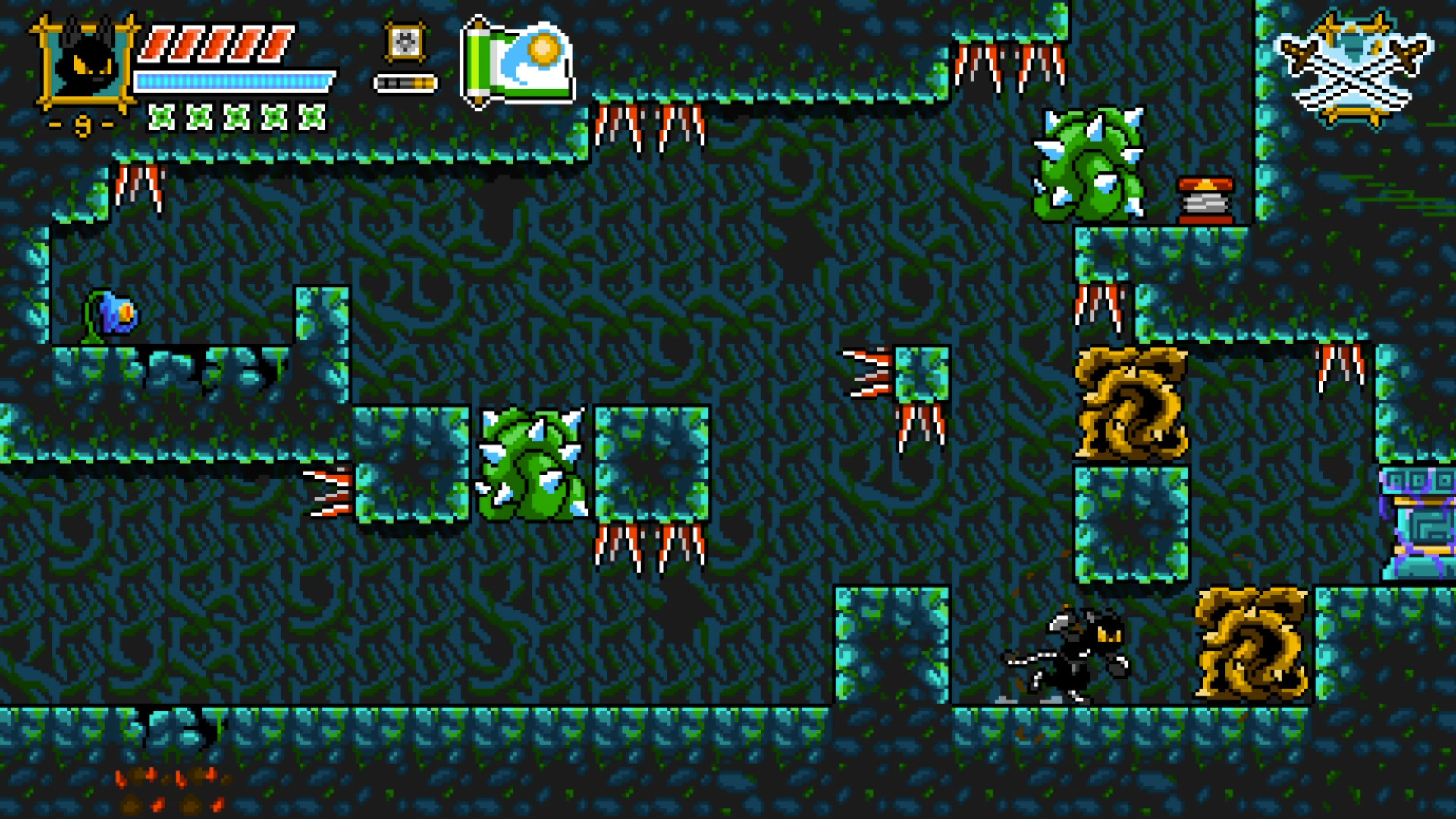Click the ninja cat portrait frame
1456x819 pixels.
tap(85, 64)
